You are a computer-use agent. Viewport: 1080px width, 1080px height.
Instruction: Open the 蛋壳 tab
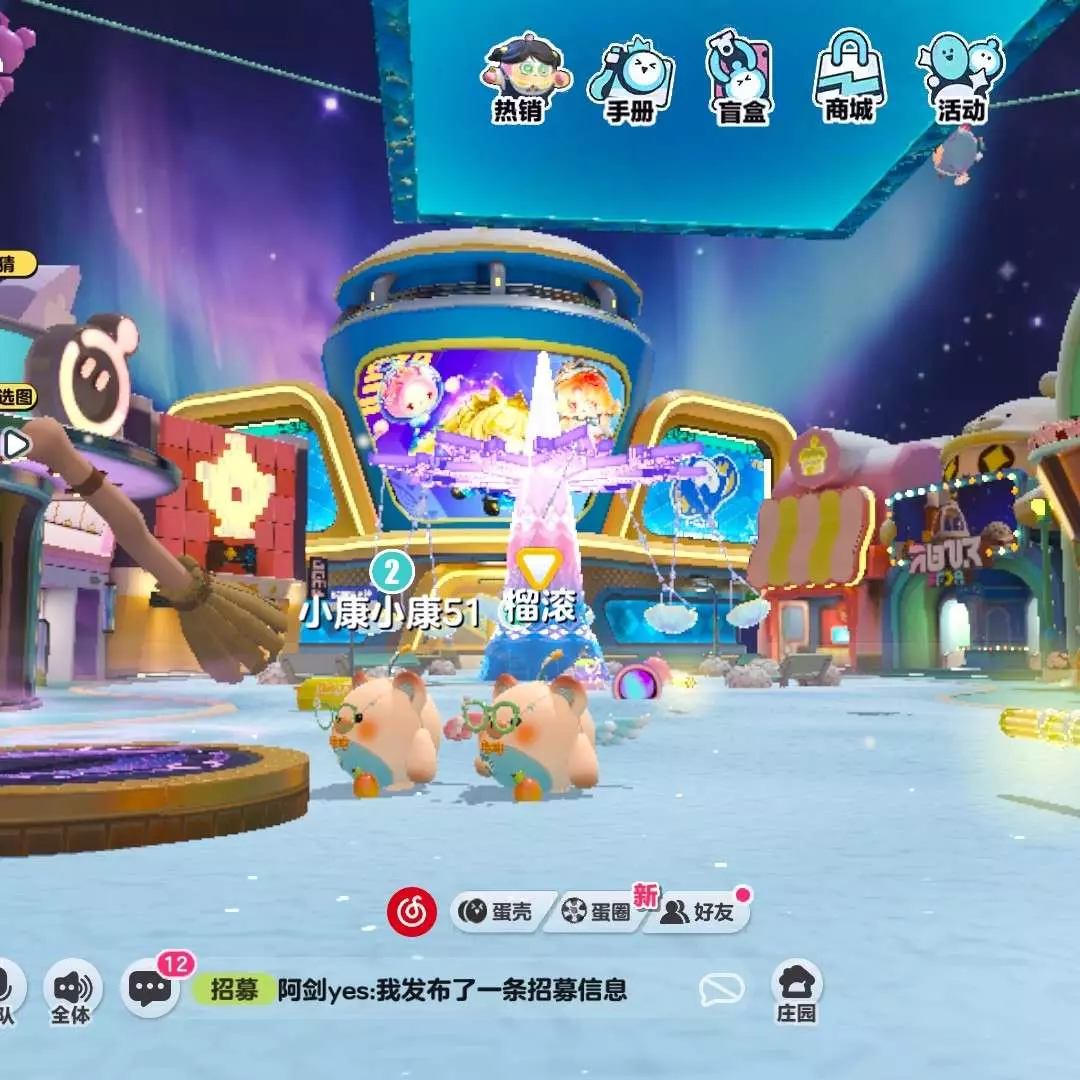[497, 911]
